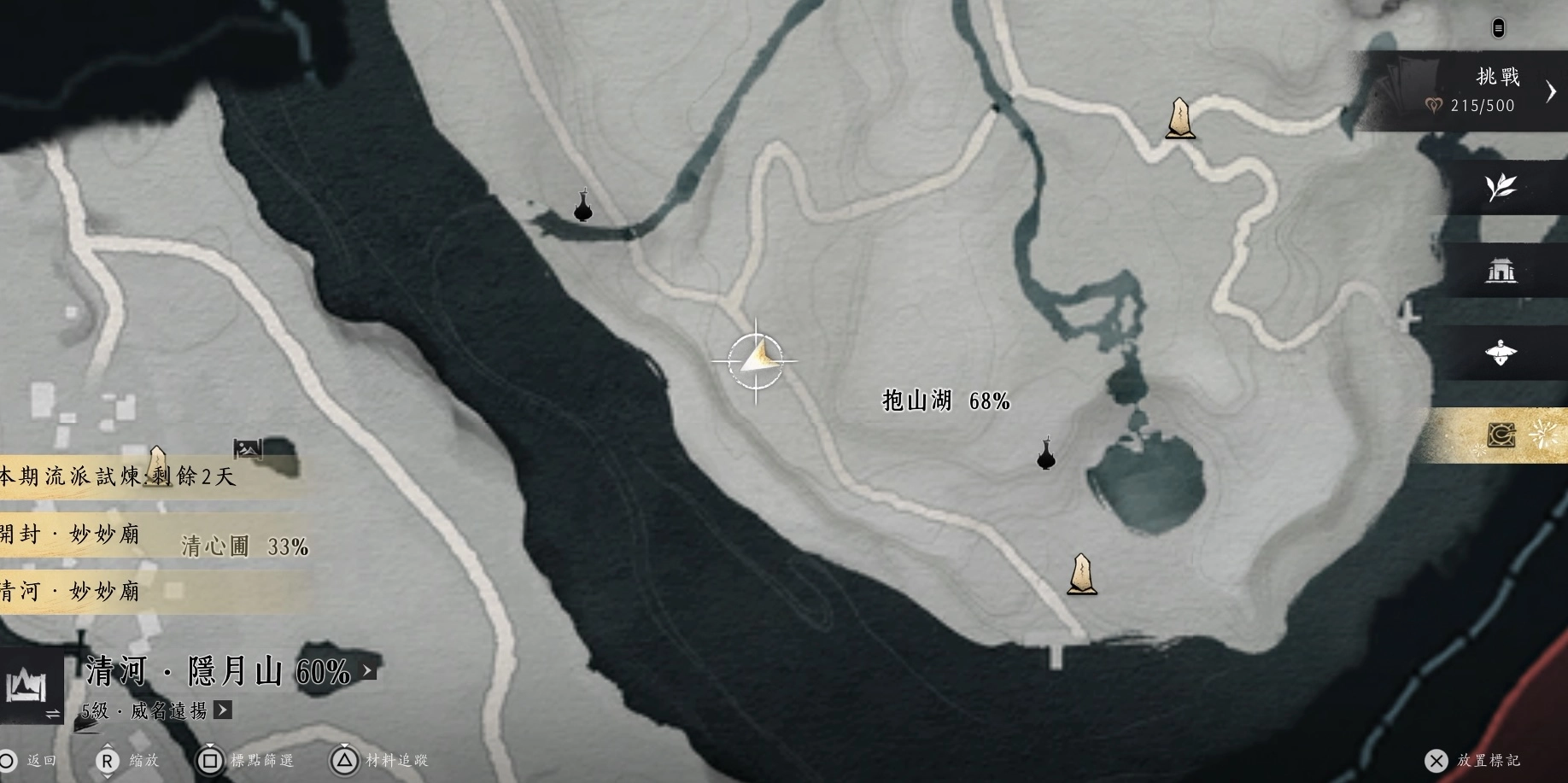The height and width of the screenshot is (783, 1568).
Task: Select the leaf sprig map category
Action: tap(1501, 186)
